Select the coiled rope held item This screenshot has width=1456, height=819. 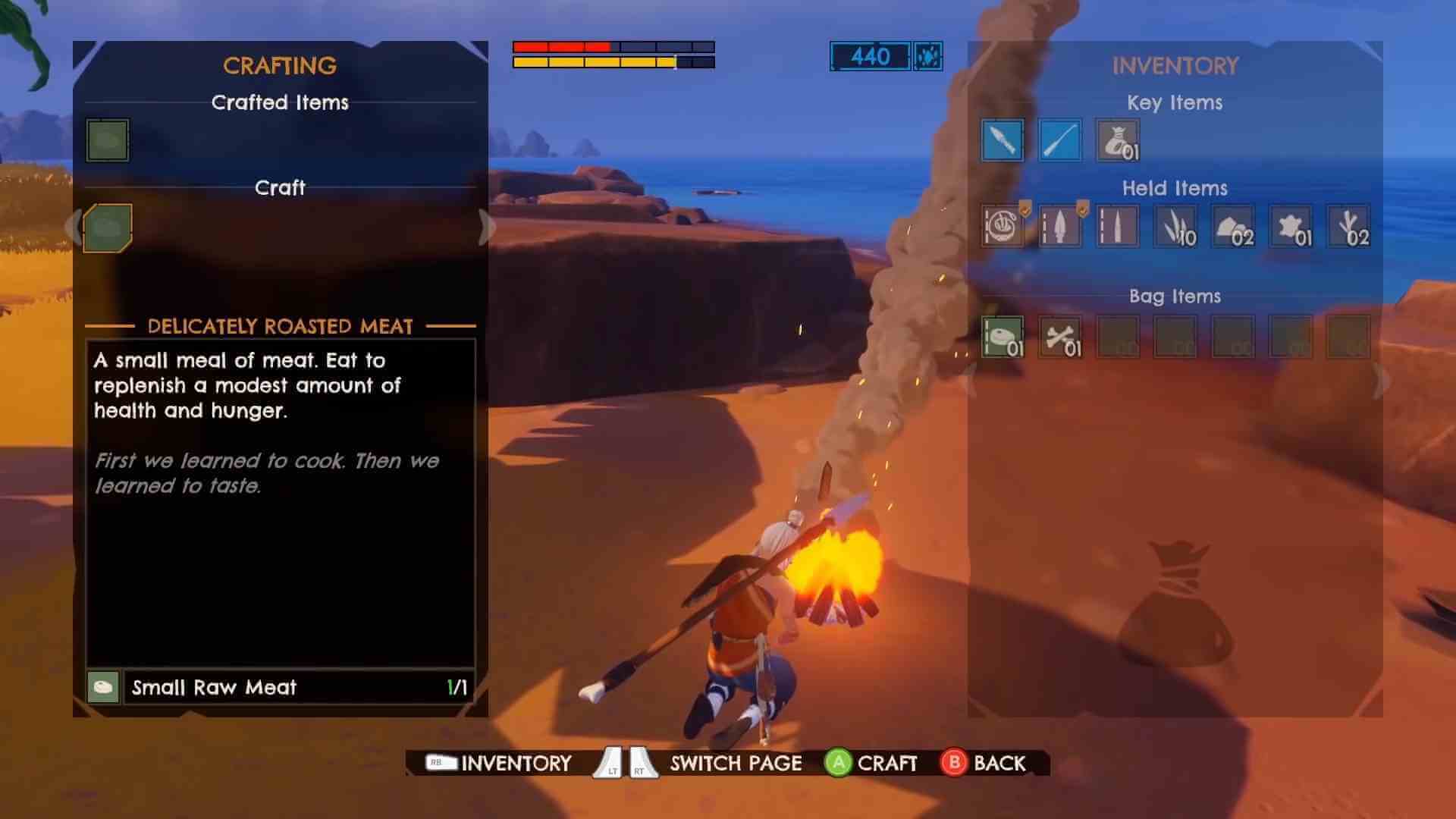(x=1001, y=227)
